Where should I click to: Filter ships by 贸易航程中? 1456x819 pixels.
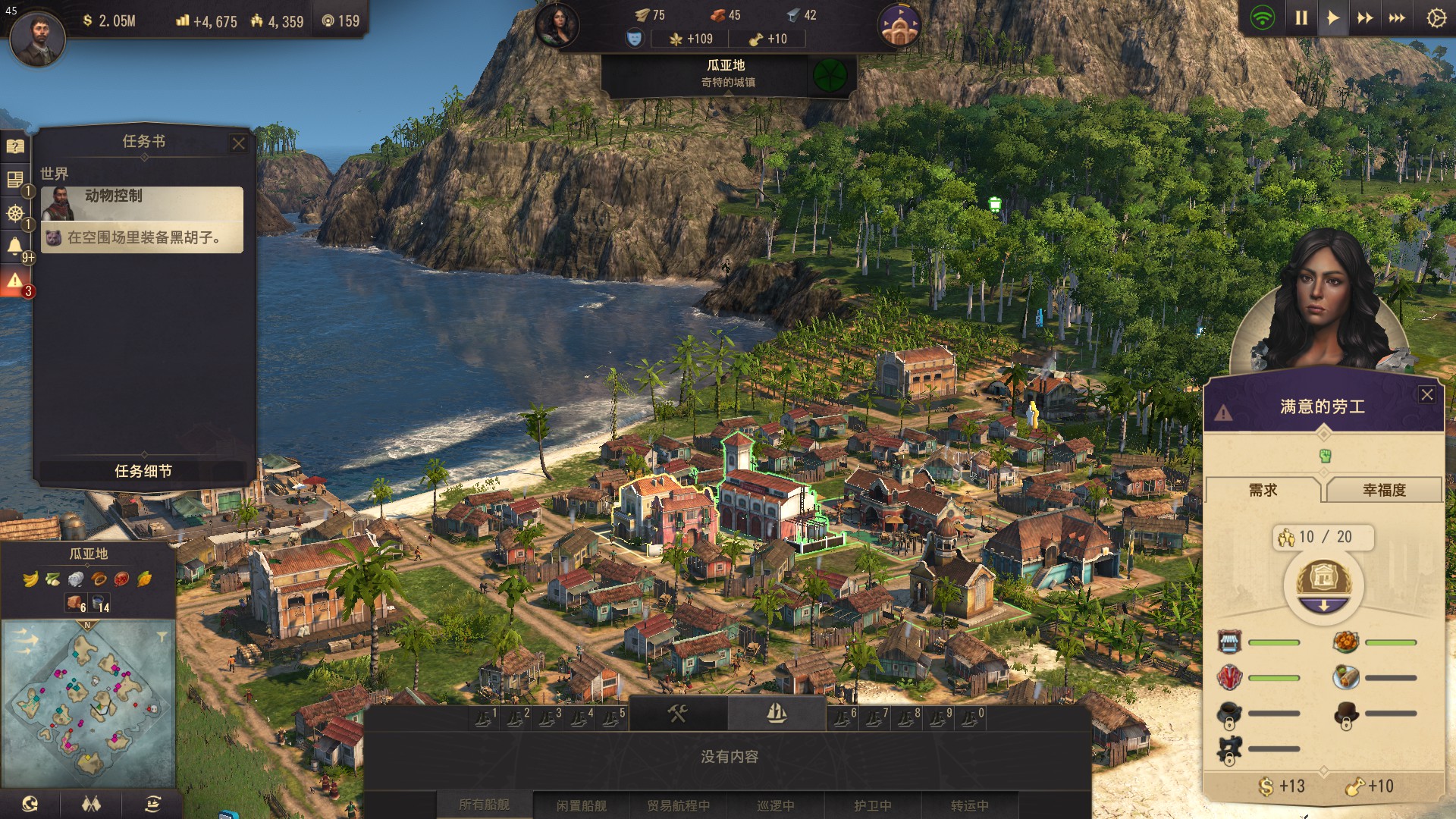pyautogui.click(x=678, y=805)
